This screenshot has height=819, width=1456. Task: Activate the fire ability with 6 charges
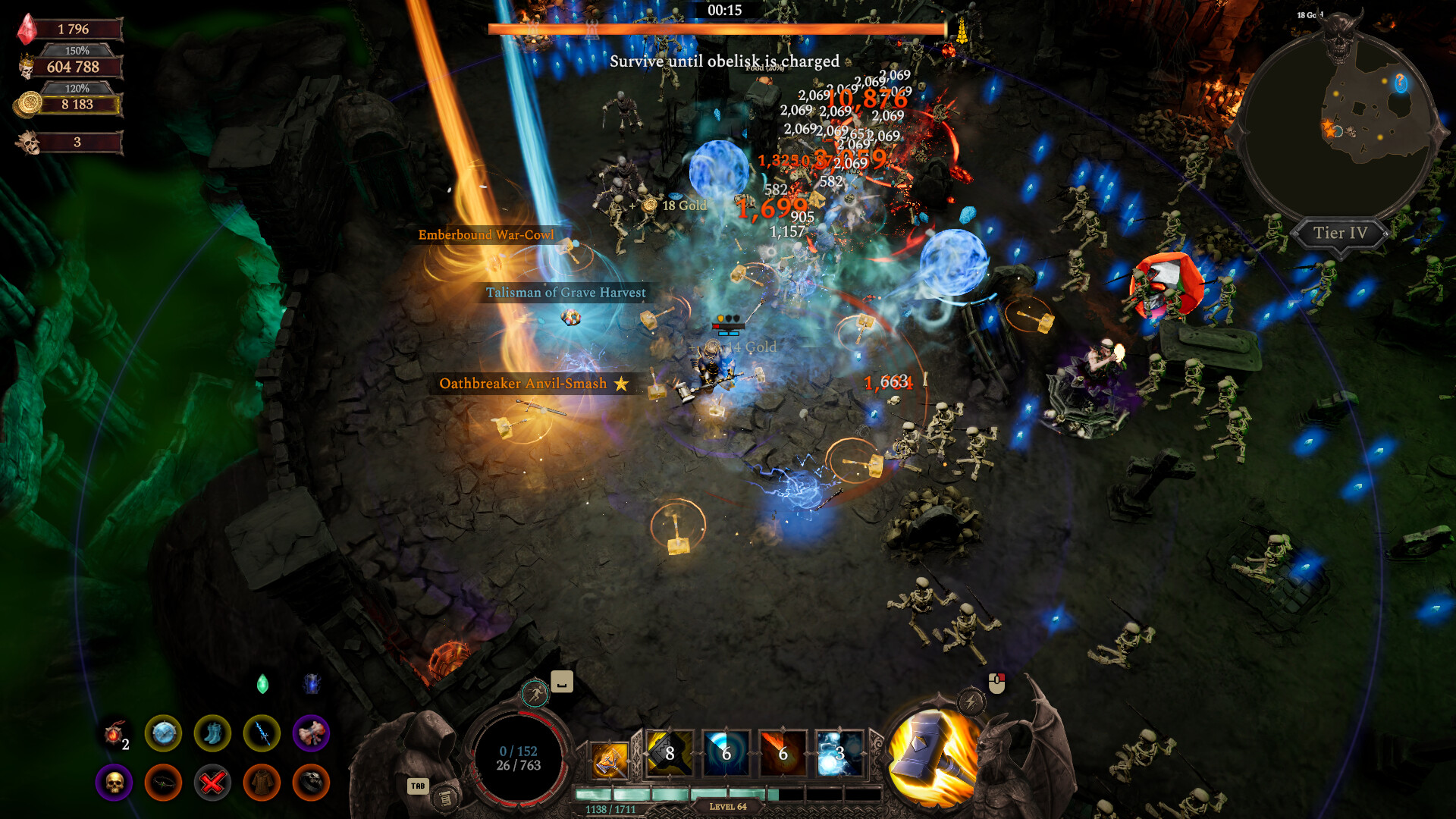pos(783,753)
